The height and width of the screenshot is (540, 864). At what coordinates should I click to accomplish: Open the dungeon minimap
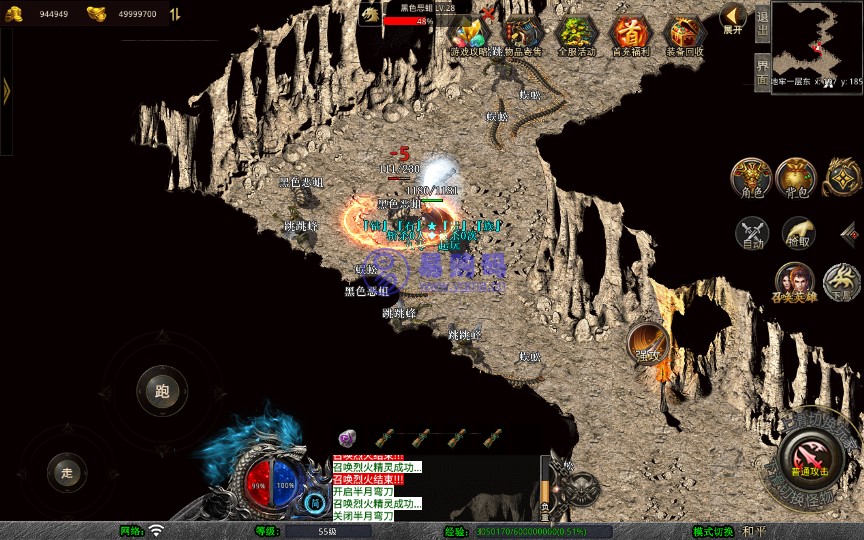point(817,40)
